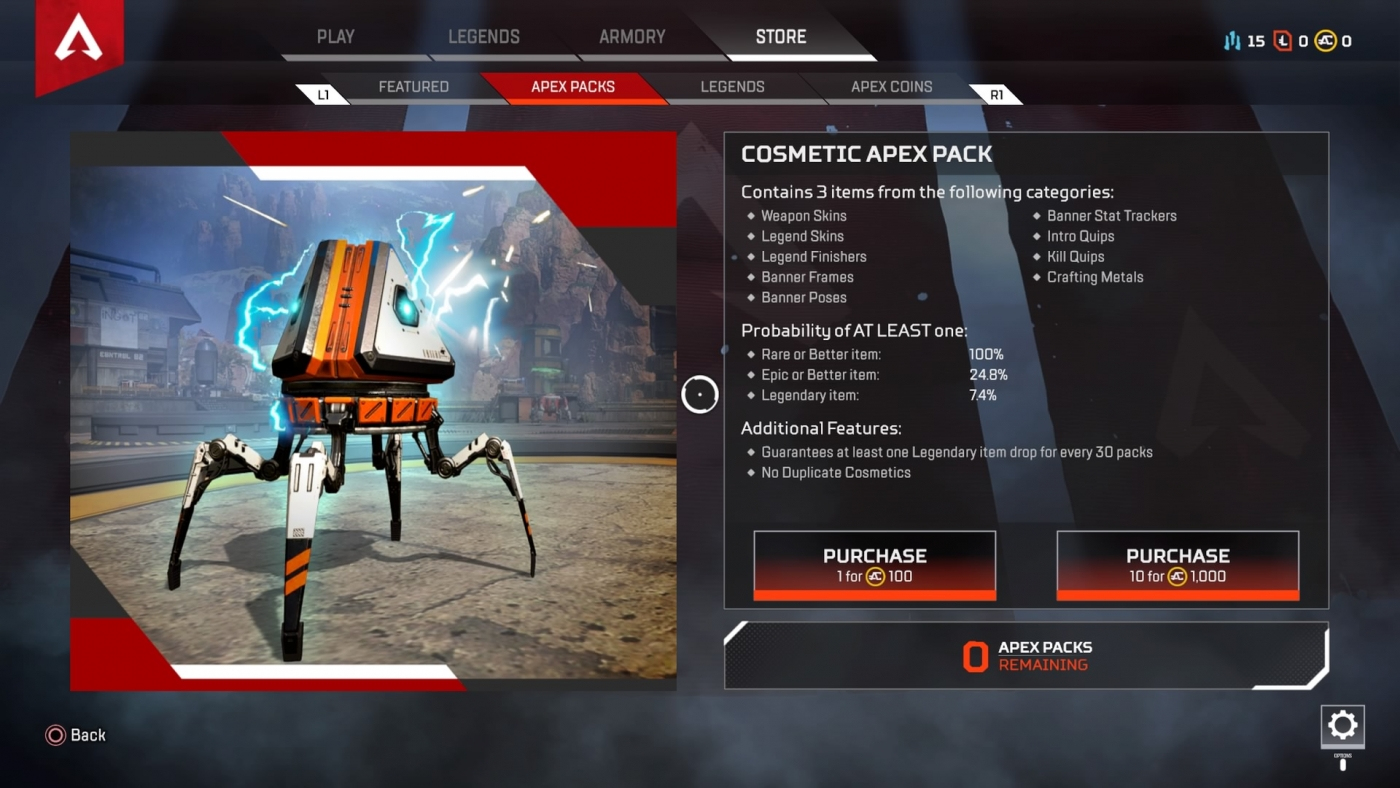
Task: Select the LEGENDS store tab
Action: [x=733, y=87]
